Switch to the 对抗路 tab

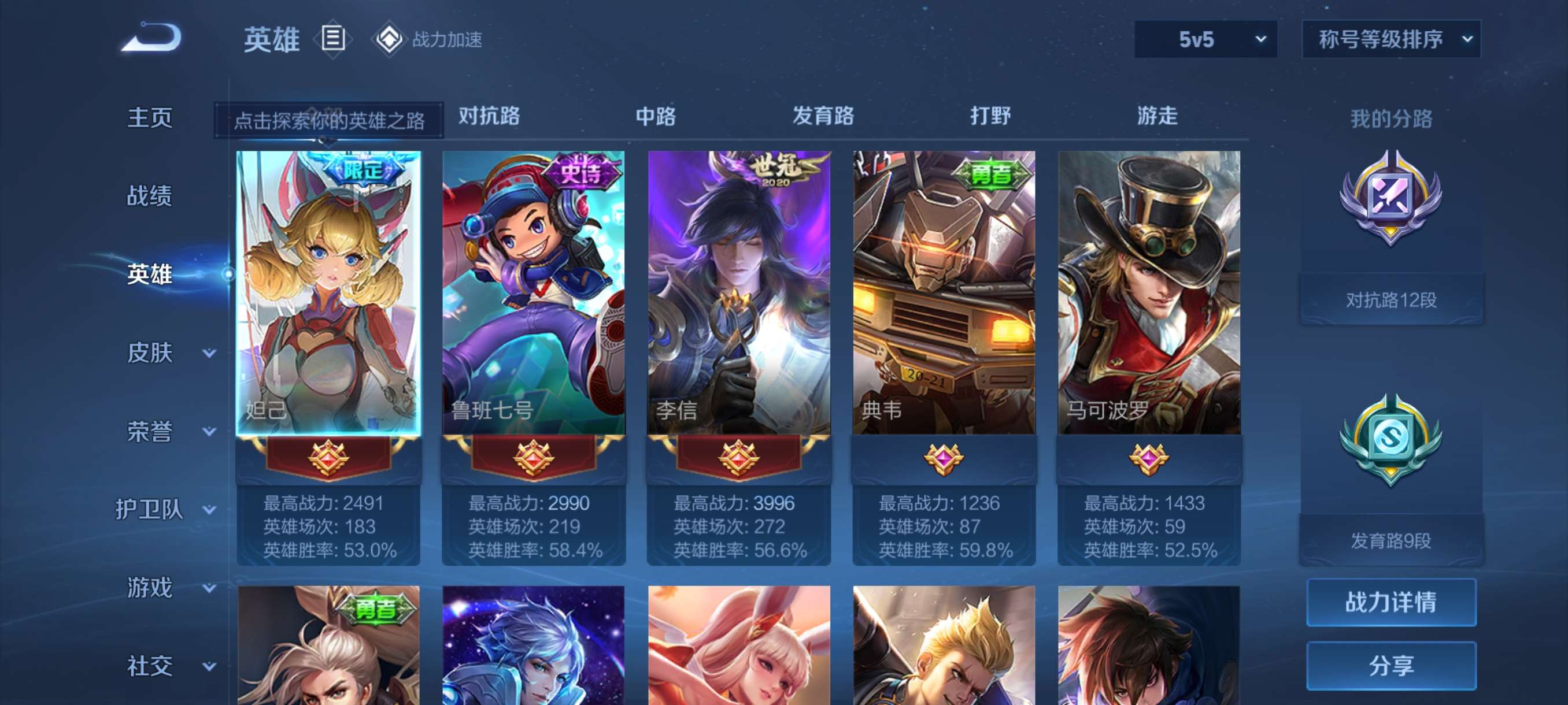point(489,116)
